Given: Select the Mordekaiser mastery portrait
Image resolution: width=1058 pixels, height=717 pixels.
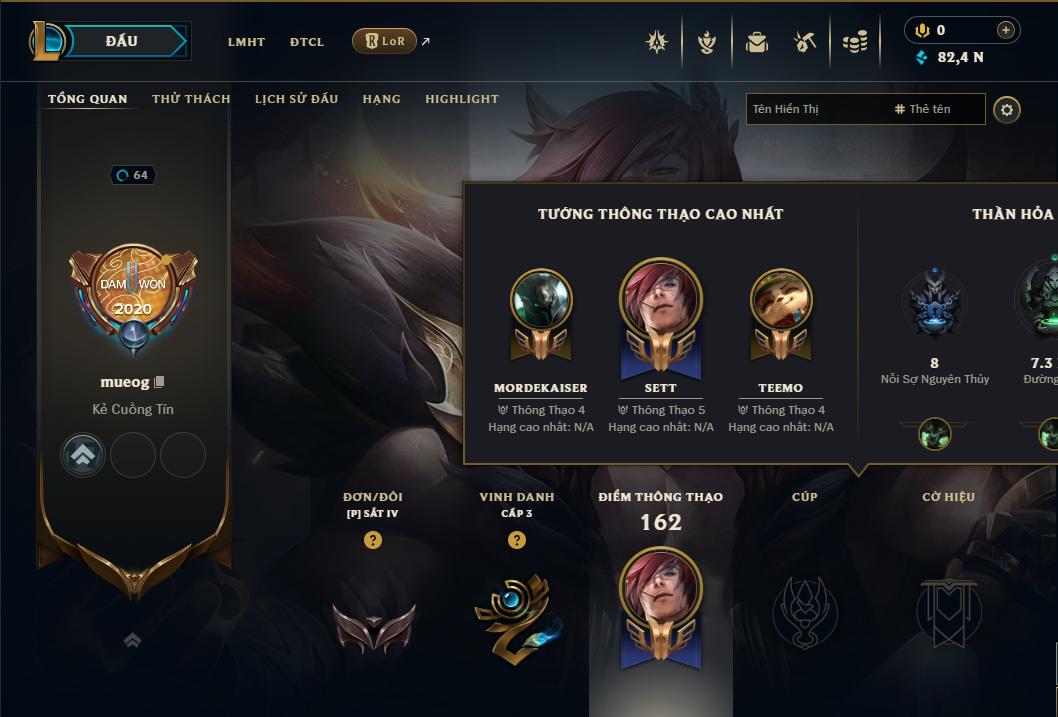Looking at the screenshot, I should 541,301.
